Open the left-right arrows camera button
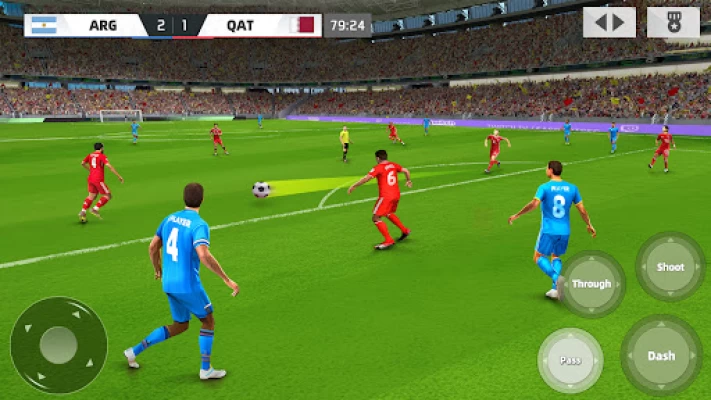Viewport: 711px width, 400px height. point(609,22)
